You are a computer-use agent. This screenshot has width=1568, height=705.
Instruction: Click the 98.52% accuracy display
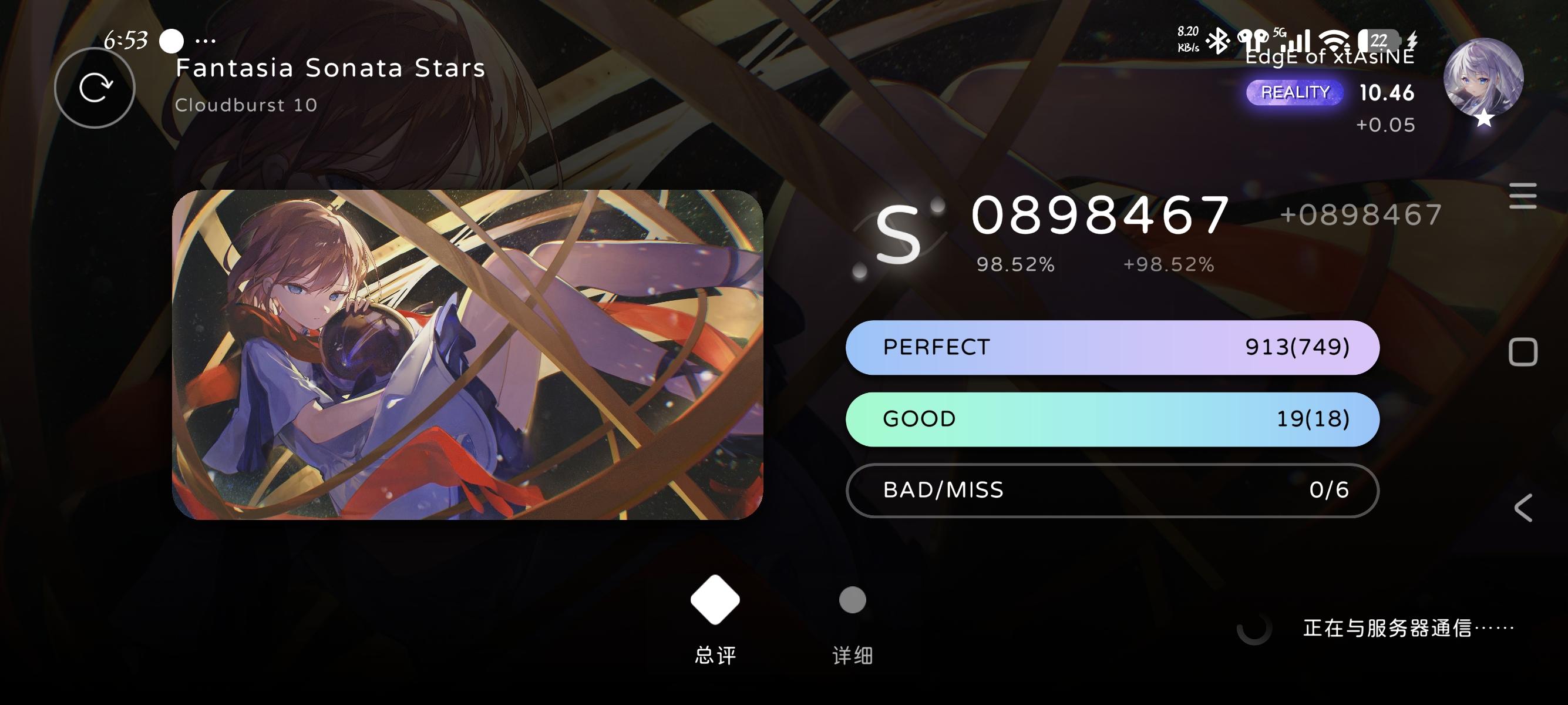click(1017, 264)
